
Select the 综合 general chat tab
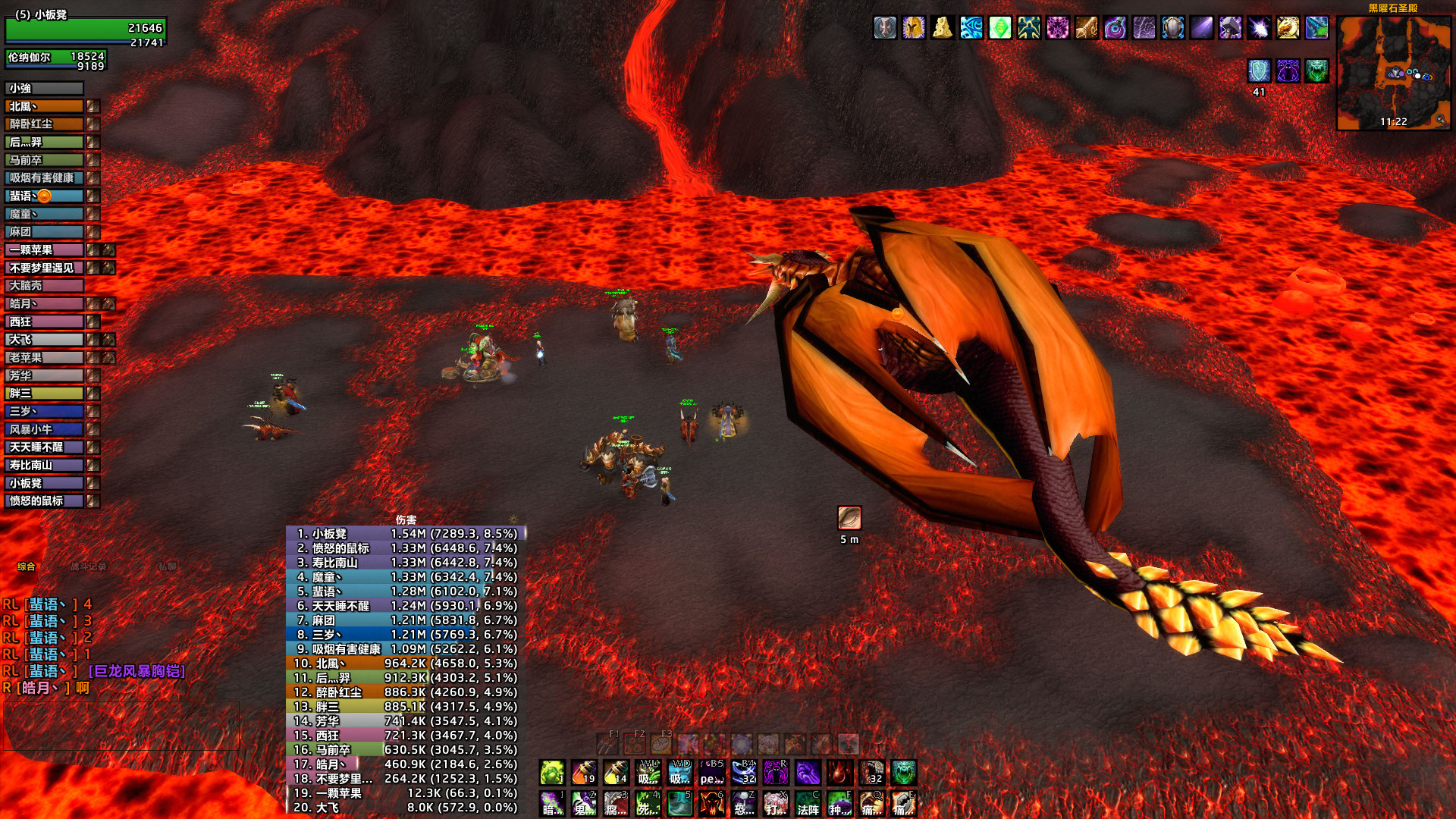coord(27,566)
